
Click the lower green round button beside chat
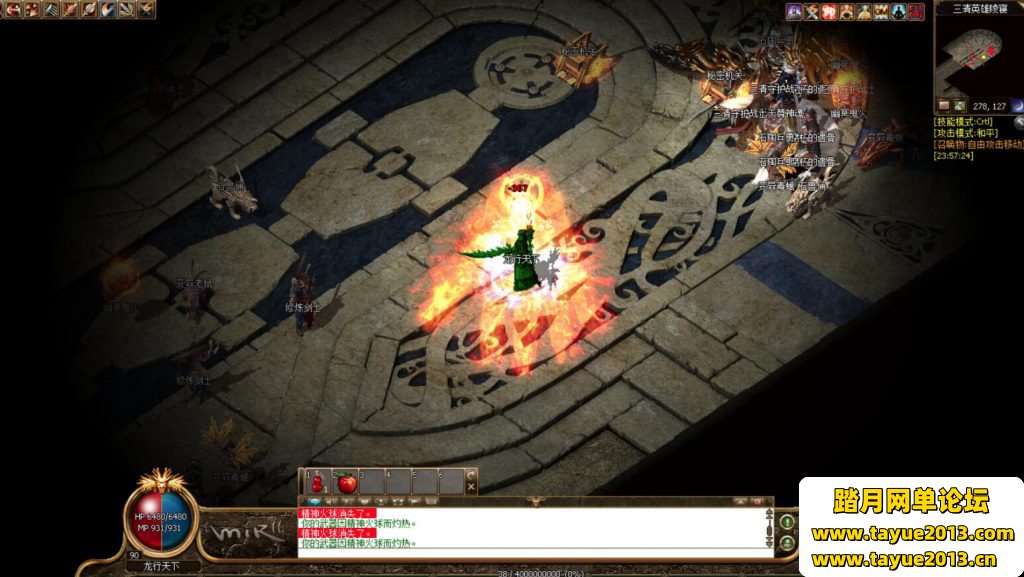(788, 542)
